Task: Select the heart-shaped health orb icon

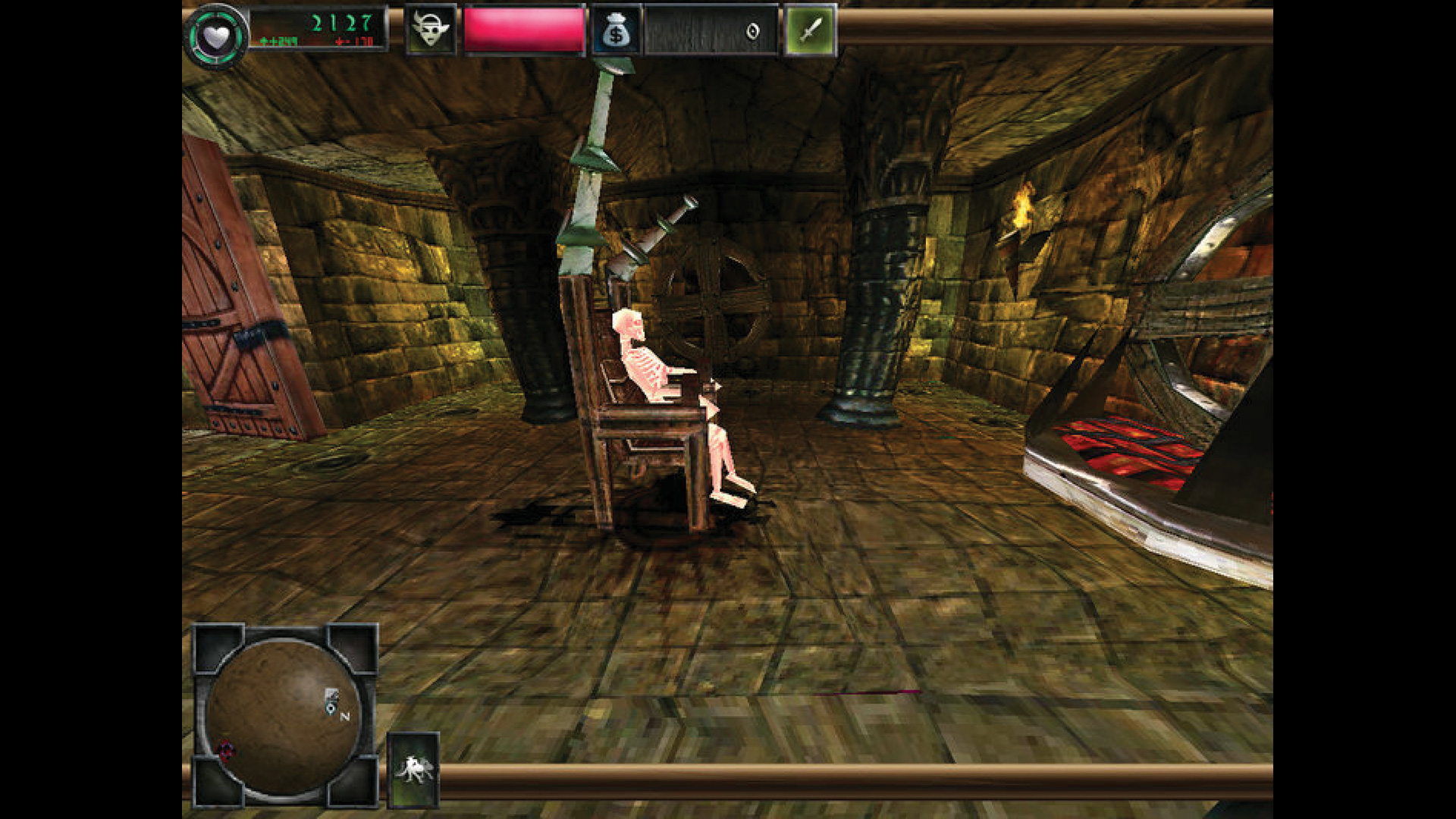Action: point(216,32)
